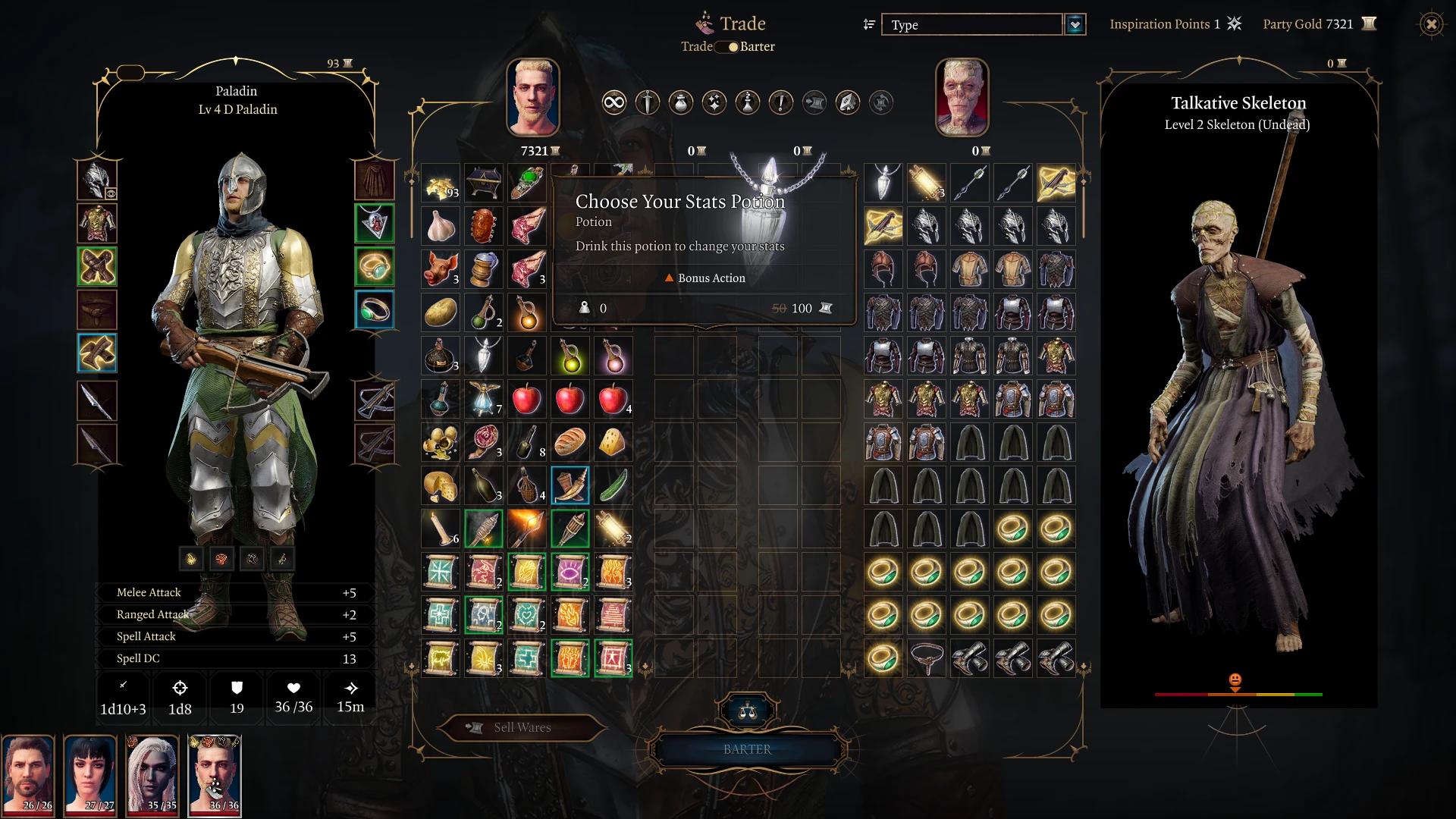Select the gold coin pile slot
This screenshot has height=819, width=1456.
tap(441, 183)
